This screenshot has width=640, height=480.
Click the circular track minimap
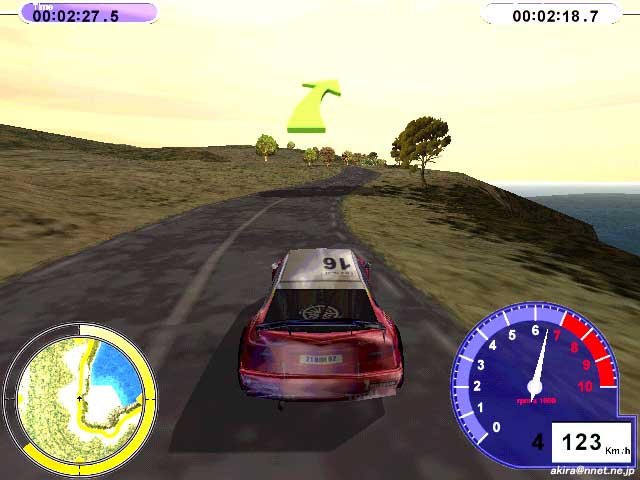tap(80, 397)
